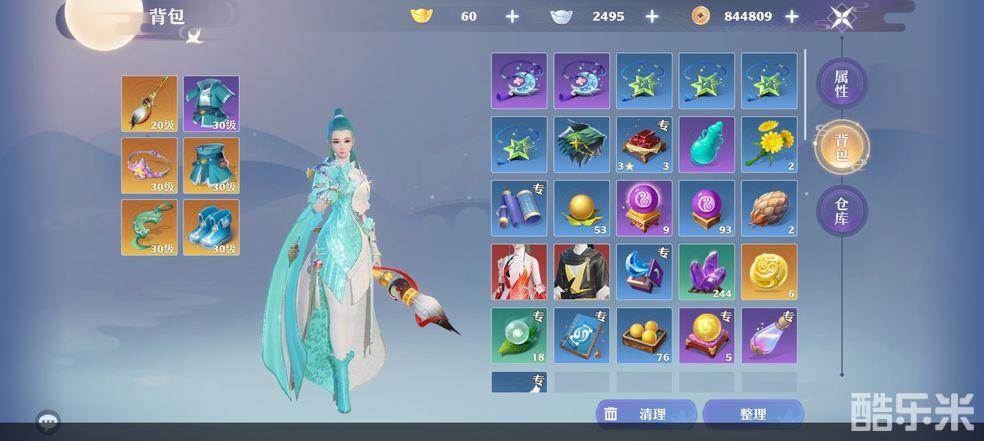984x441 pixels.
Task: Open the 仓库 warehouse tab
Action: point(841,211)
